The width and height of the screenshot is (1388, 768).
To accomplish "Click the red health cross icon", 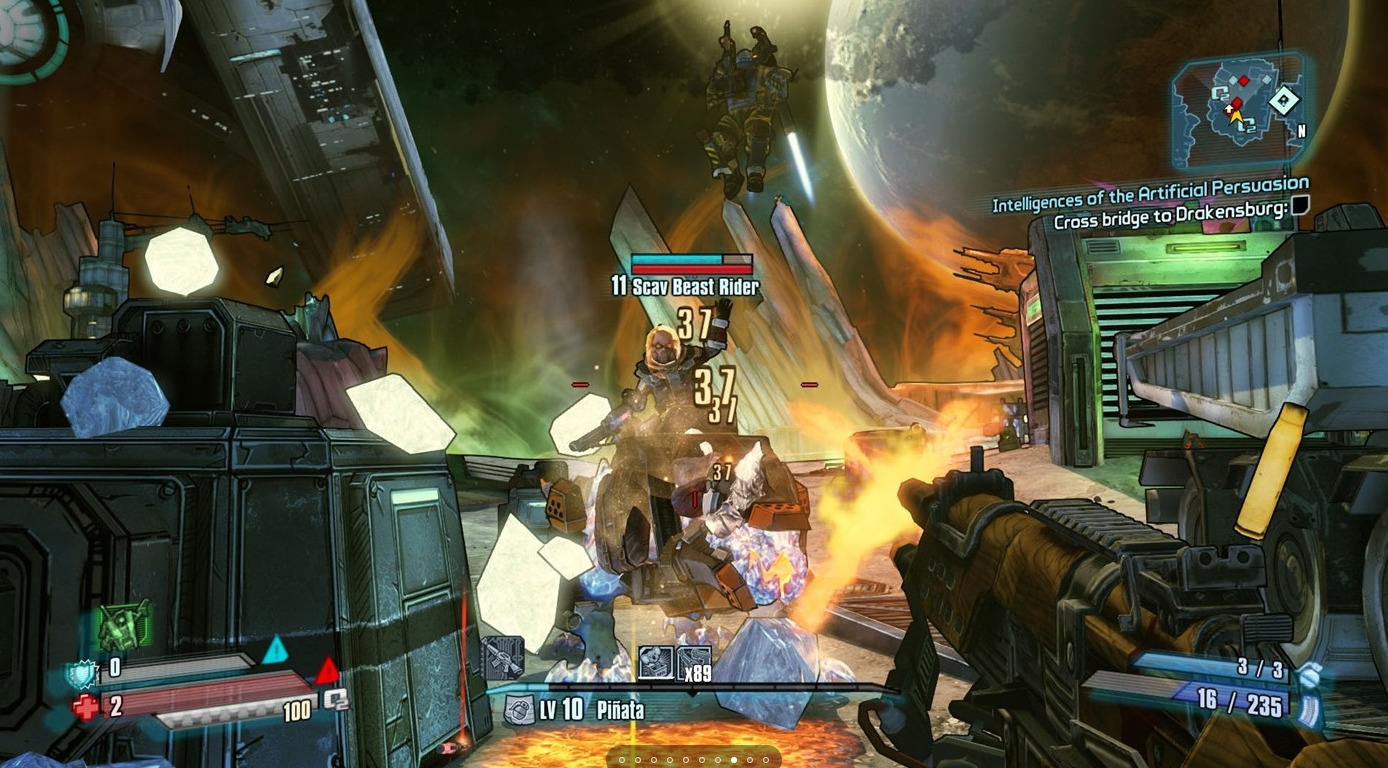I will [x=86, y=708].
